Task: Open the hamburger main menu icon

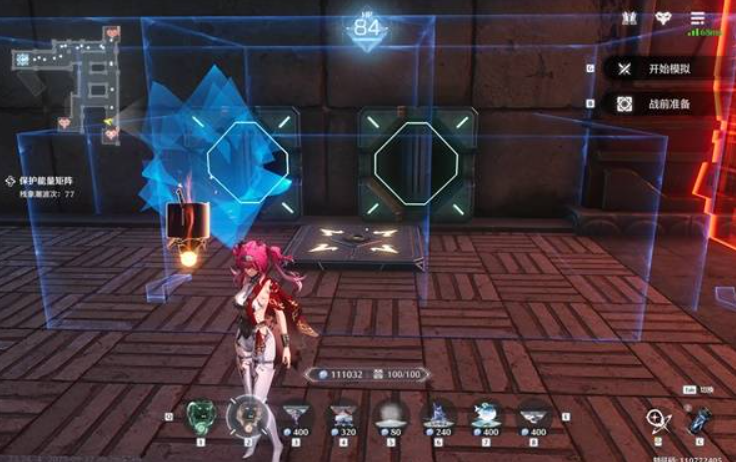Action: (x=697, y=18)
